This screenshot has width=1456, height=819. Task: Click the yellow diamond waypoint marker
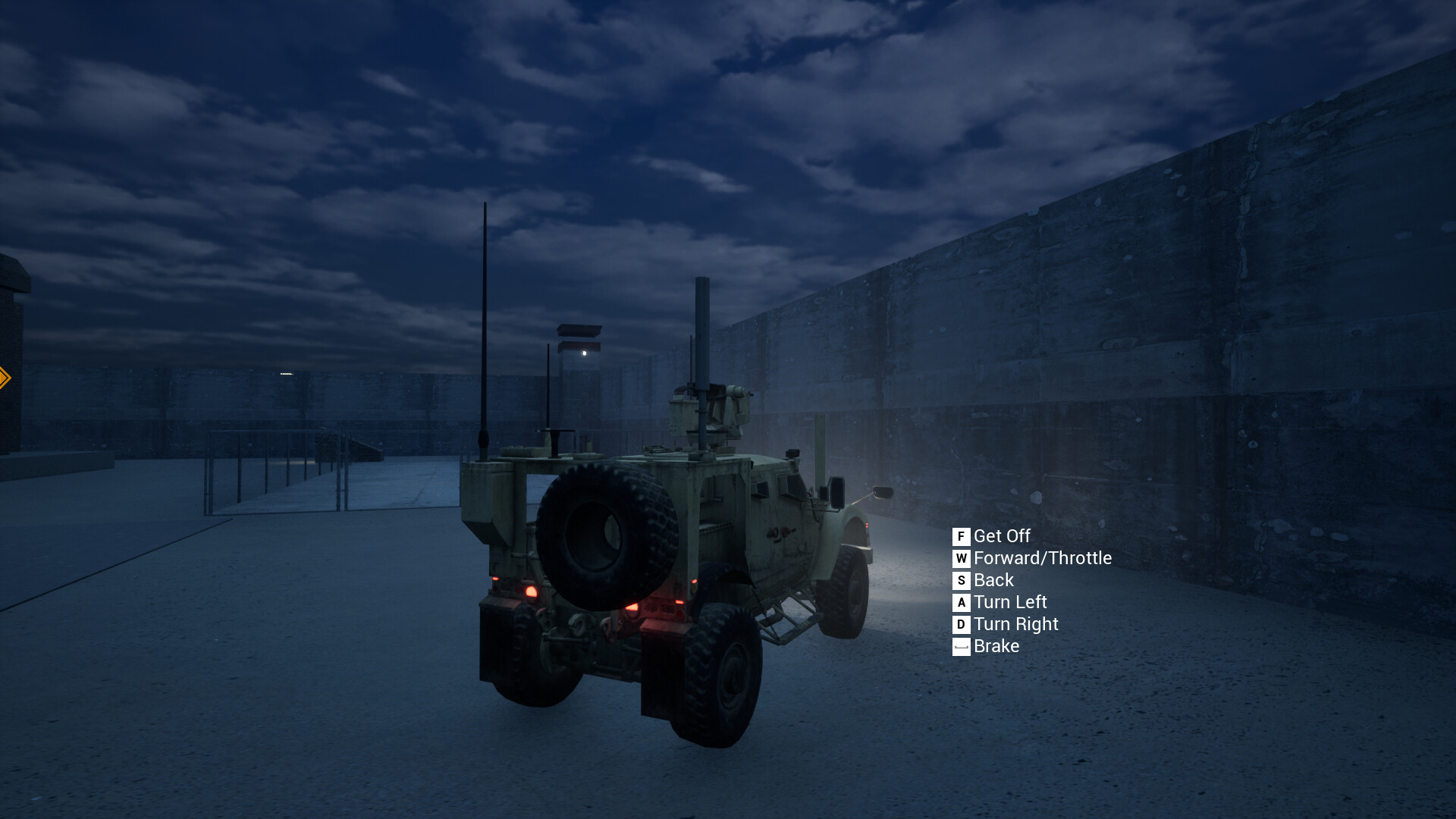[6, 376]
